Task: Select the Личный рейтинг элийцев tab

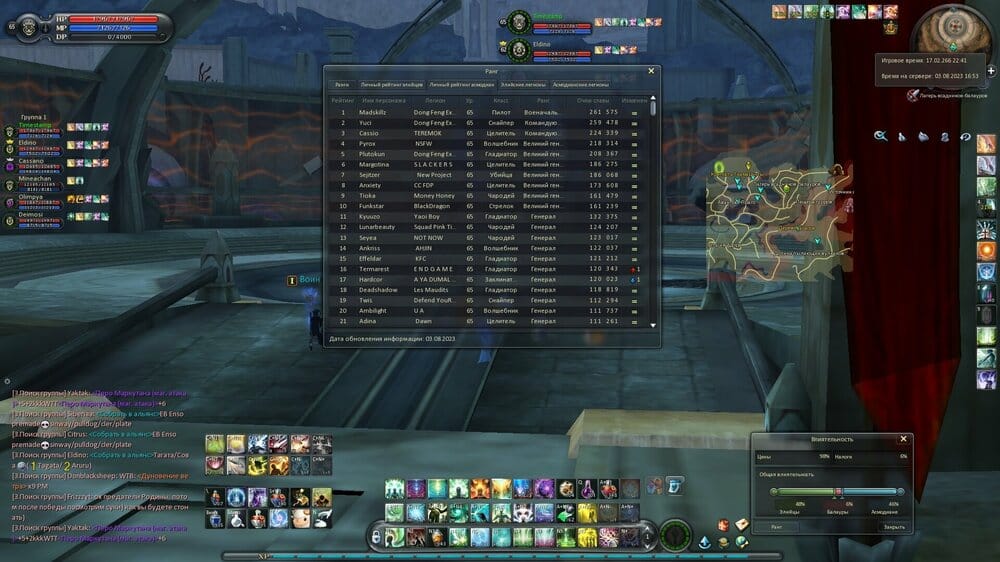Action: click(x=392, y=85)
